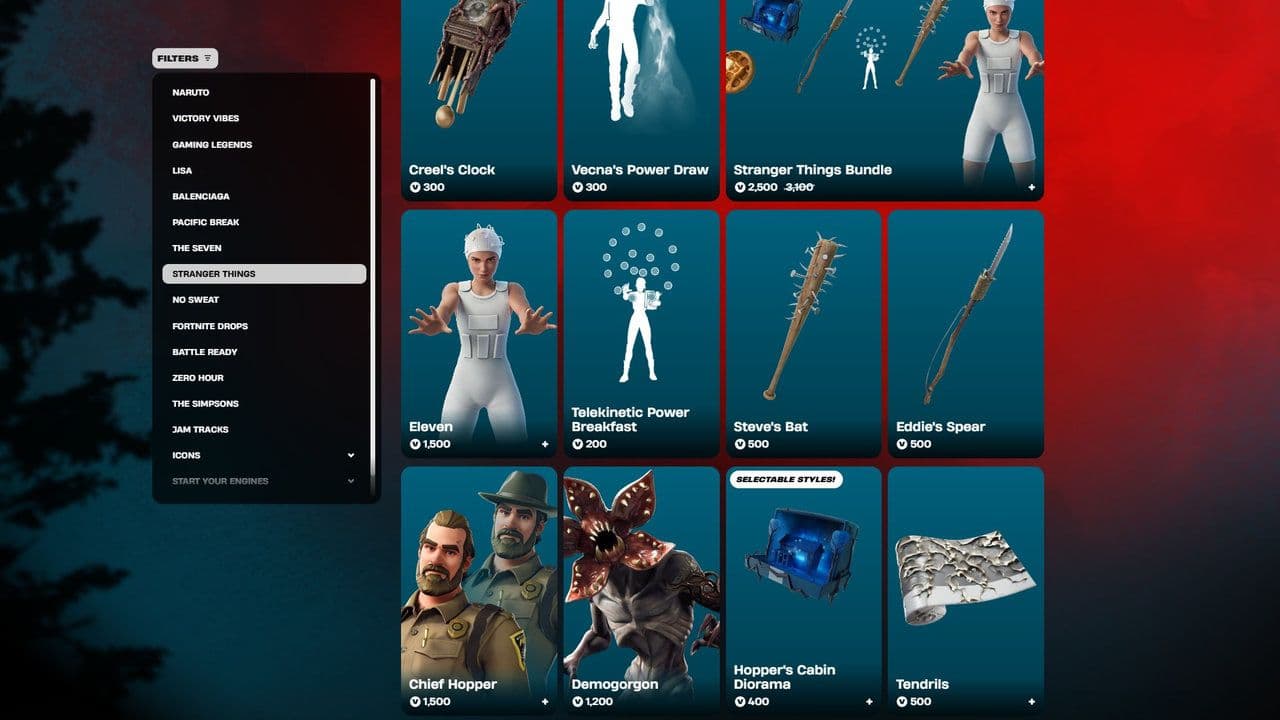The height and width of the screenshot is (720, 1280).
Task: Click the Selectable Styles badge on Hopper's Cabin Diorama
Action: coord(789,479)
